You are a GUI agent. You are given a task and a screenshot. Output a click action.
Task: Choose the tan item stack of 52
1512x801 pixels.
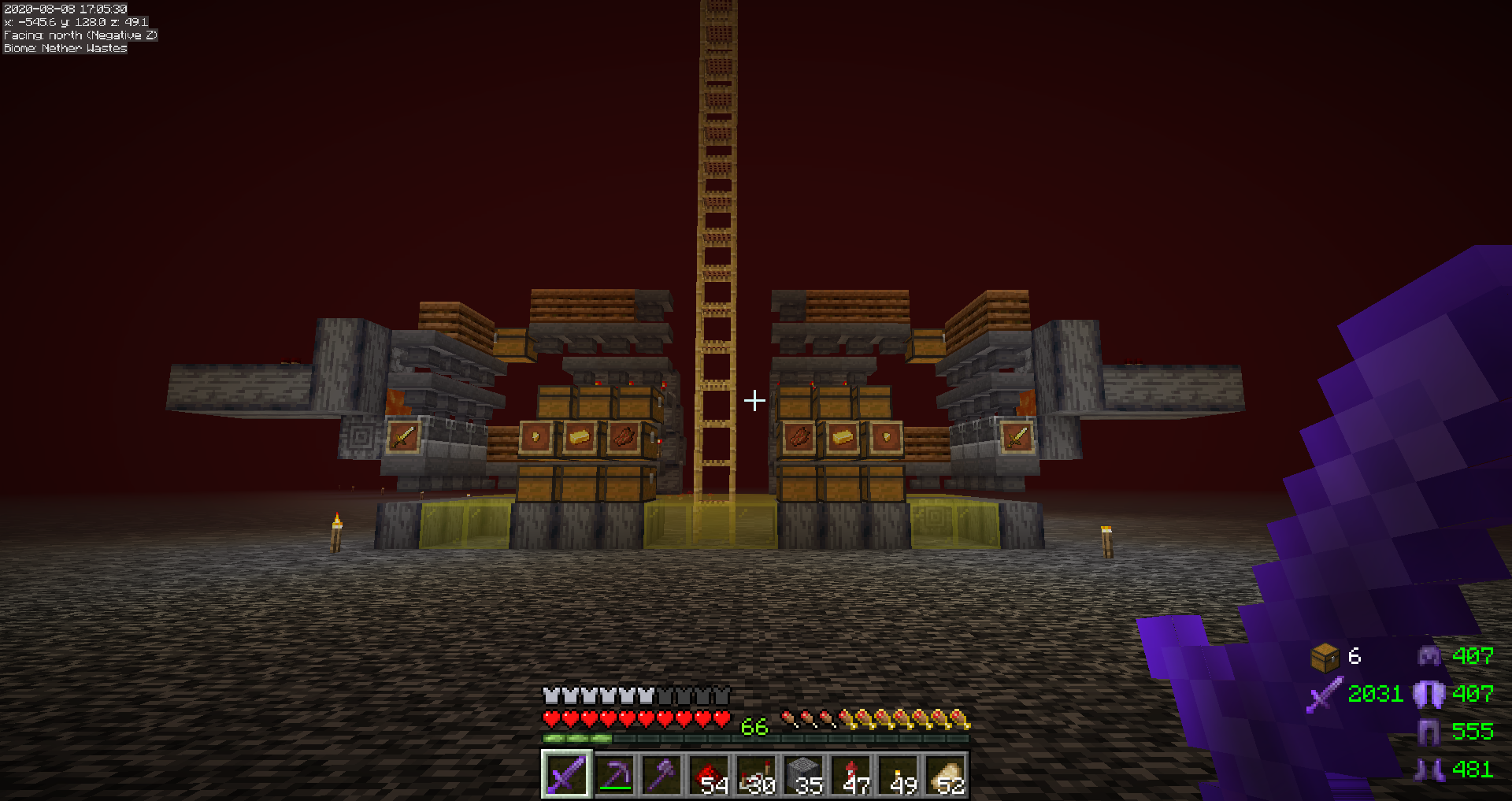point(945,775)
